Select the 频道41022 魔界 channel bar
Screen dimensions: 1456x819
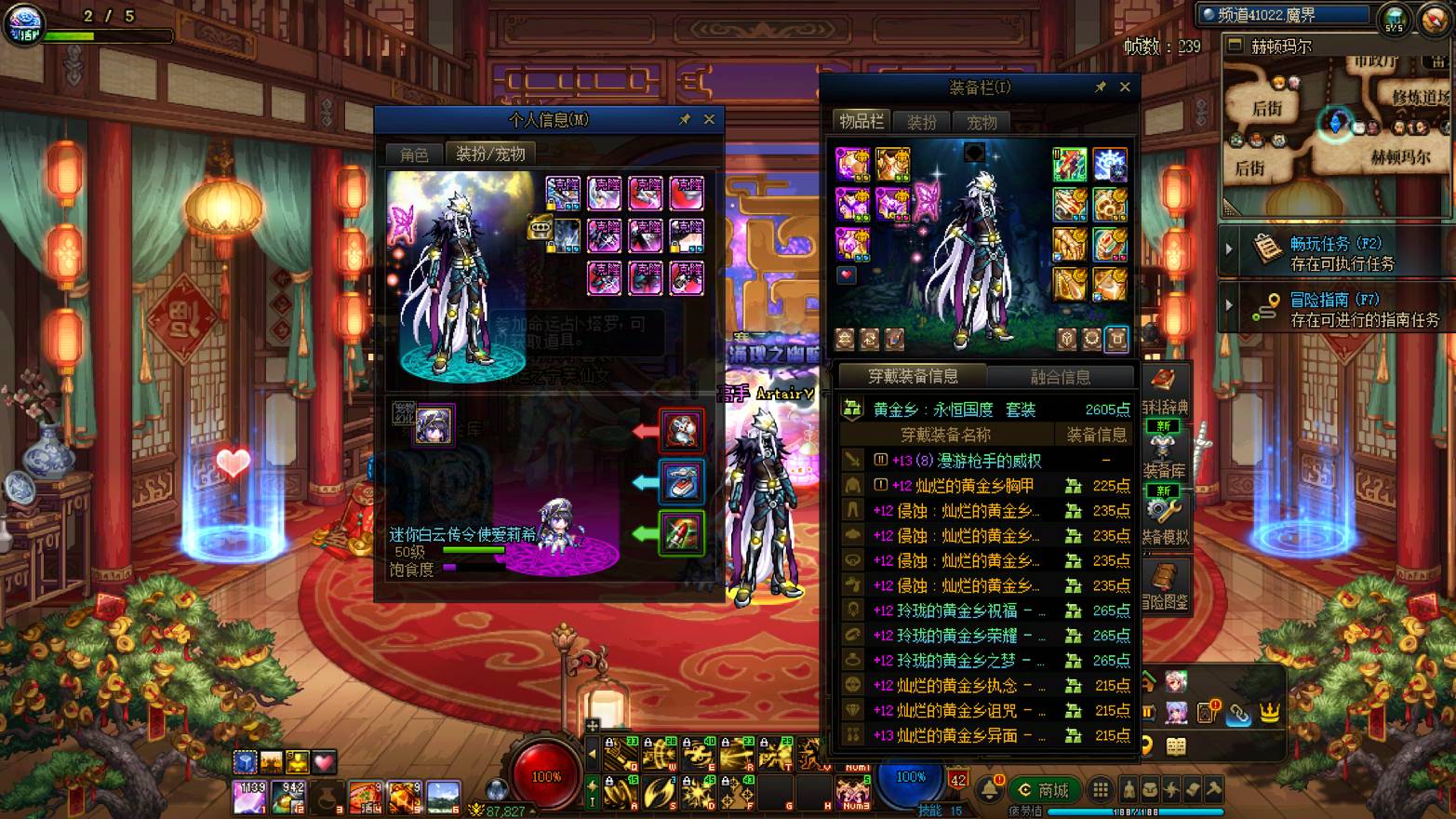pos(1285,15)
